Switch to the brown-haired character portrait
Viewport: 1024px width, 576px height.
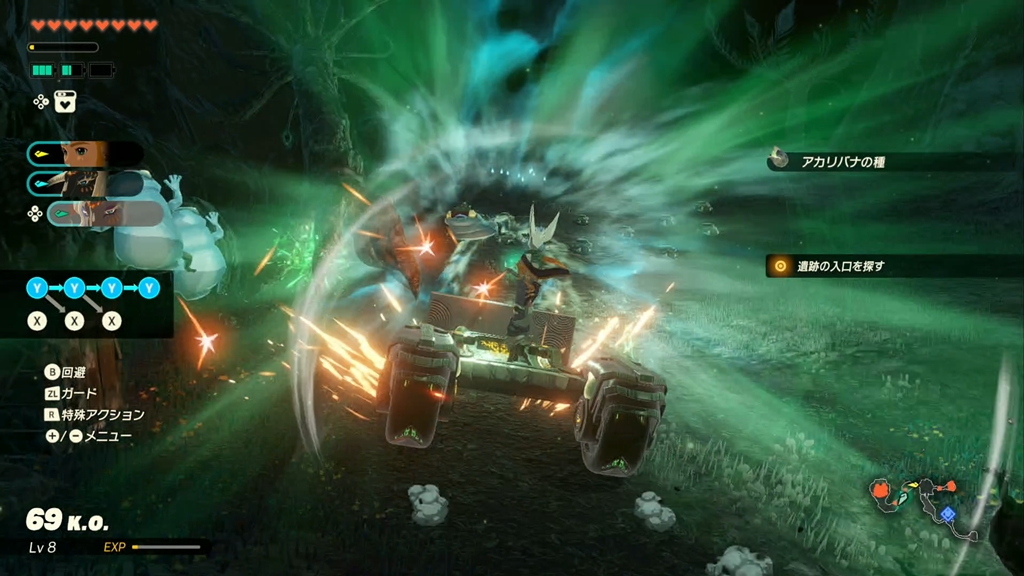(84, 154)
